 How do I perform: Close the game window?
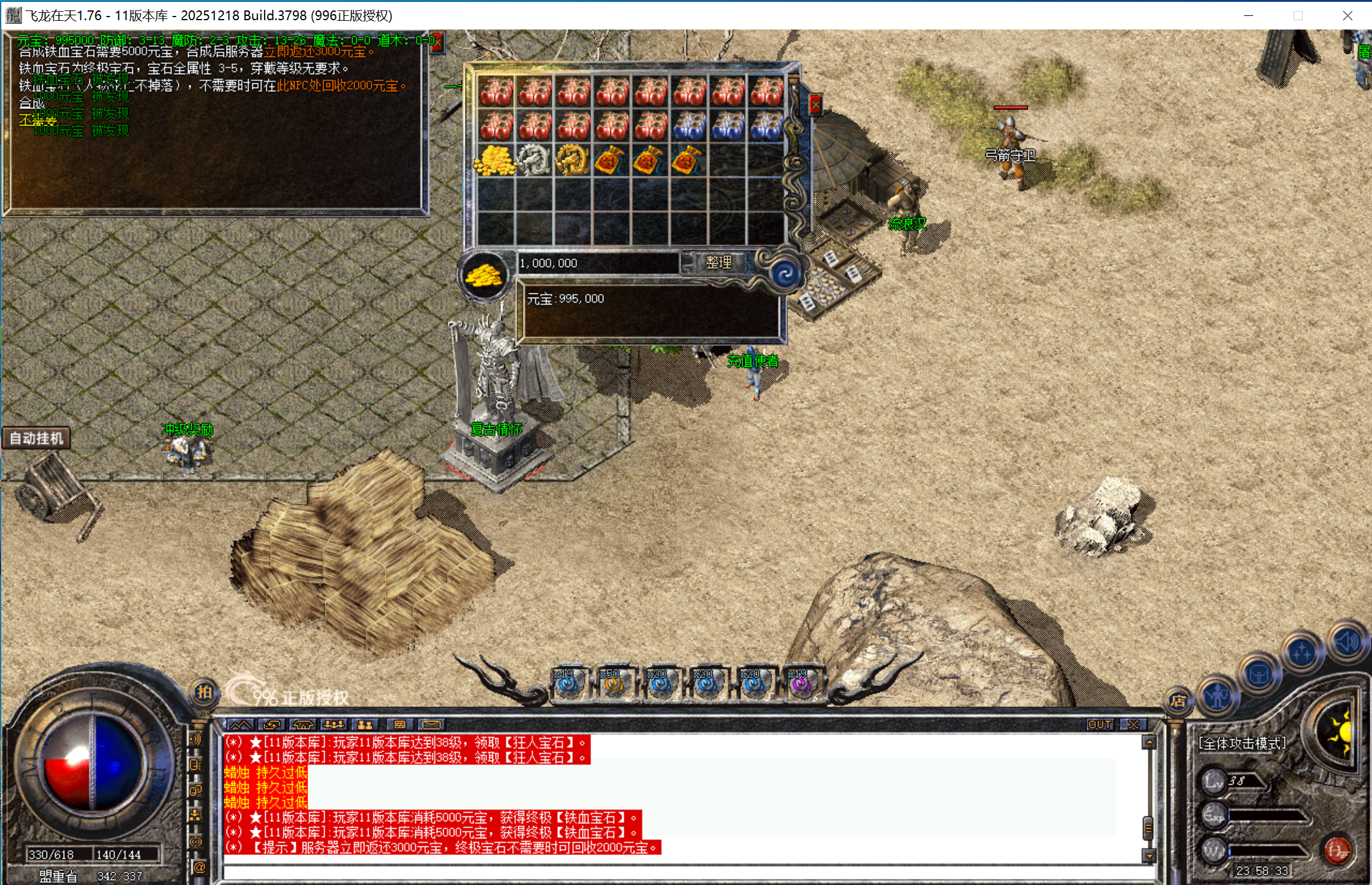tap(1347, 15)
